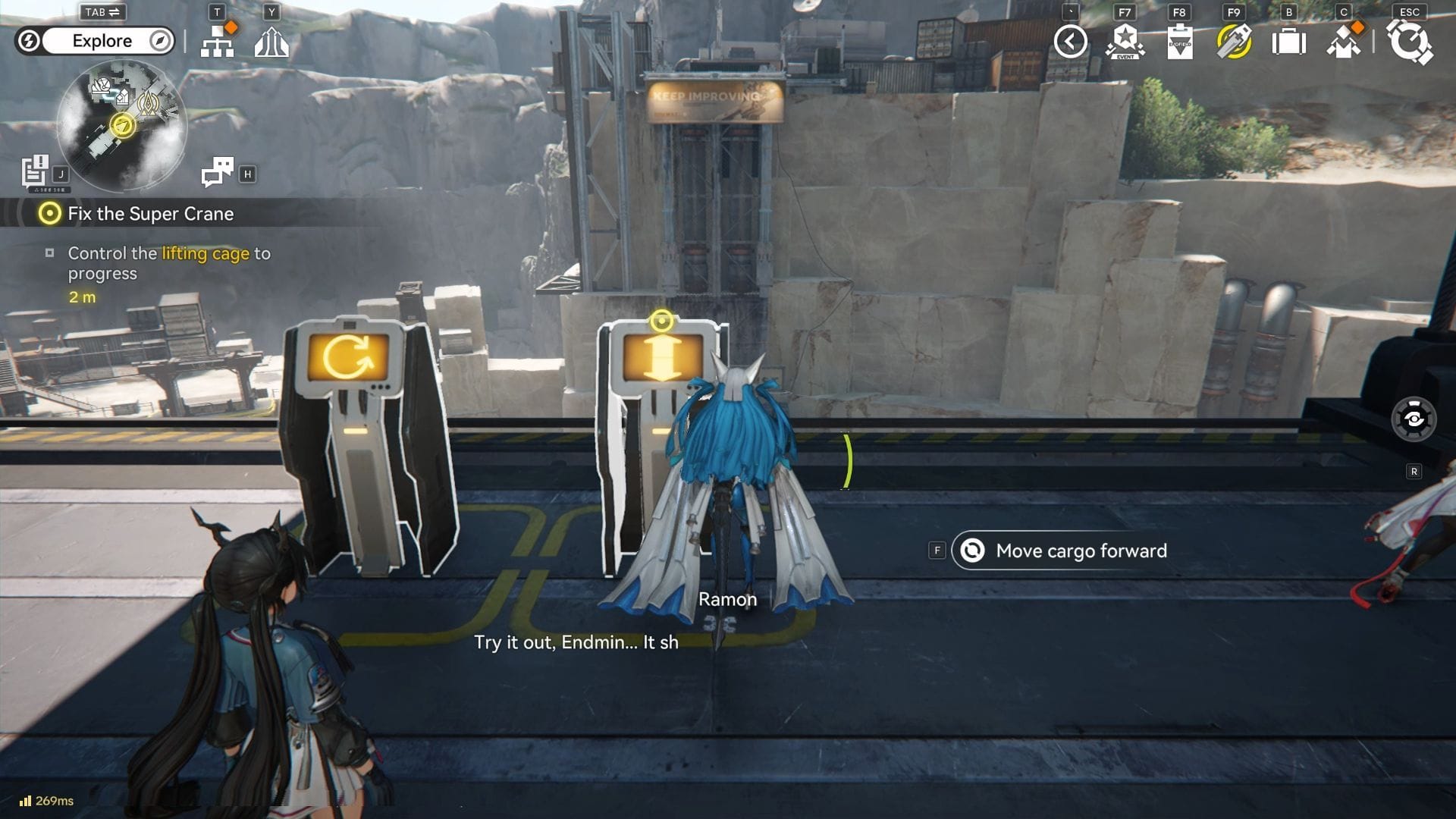Toggle the Explore mode switch
Image resolution: width=1456 pixels, height=819 pixels.
[96, 41]
